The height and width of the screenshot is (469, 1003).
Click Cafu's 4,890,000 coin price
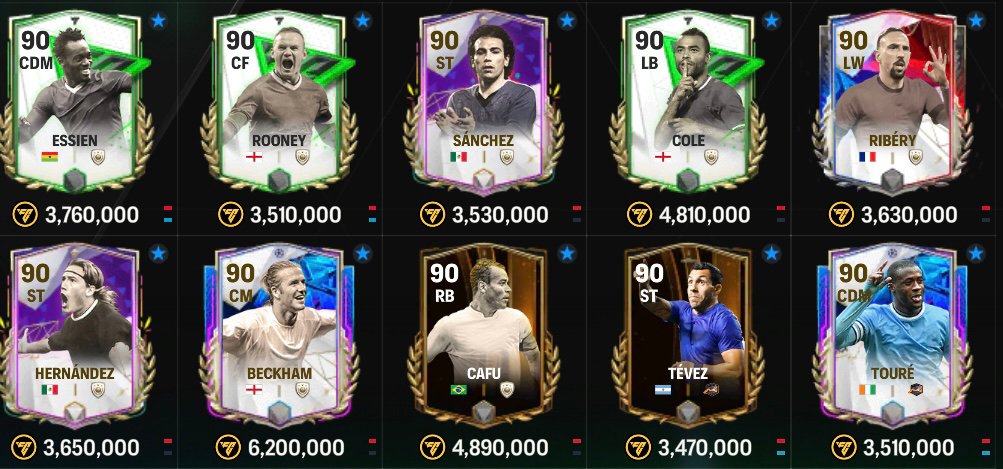pyautogui.click(x=499, y=446)
